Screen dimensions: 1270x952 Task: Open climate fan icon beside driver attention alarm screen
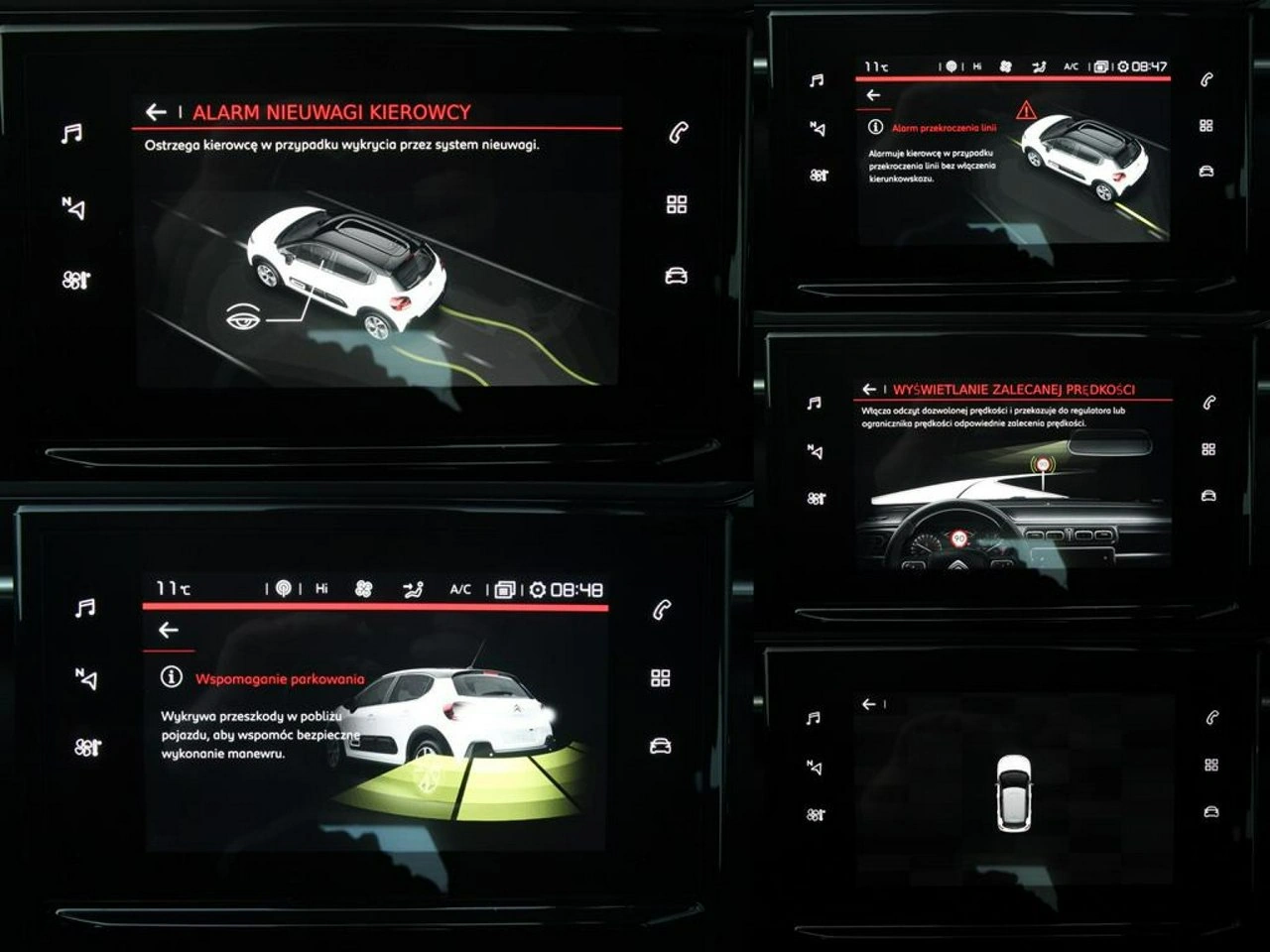[74, 280]
